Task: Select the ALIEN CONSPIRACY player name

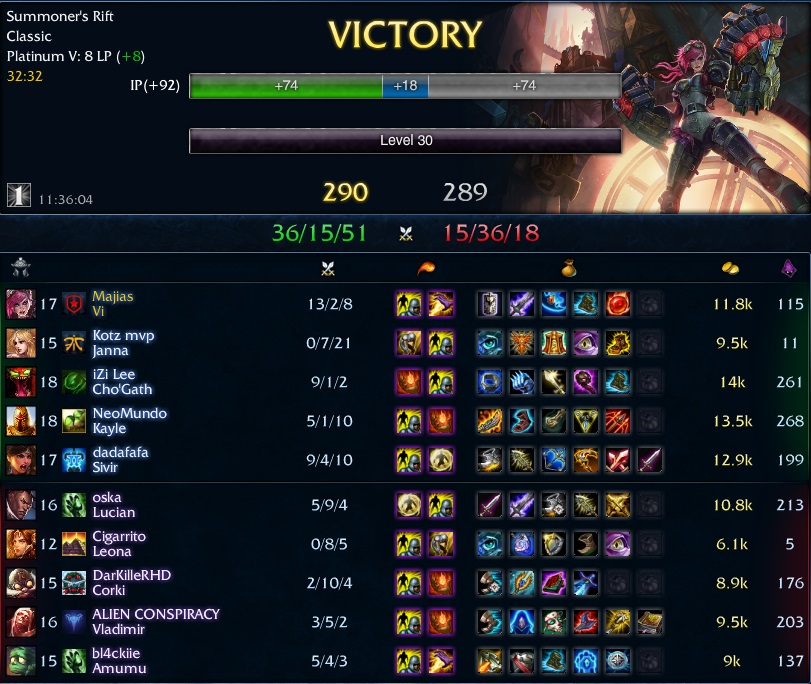Action: tap(155, 614)
